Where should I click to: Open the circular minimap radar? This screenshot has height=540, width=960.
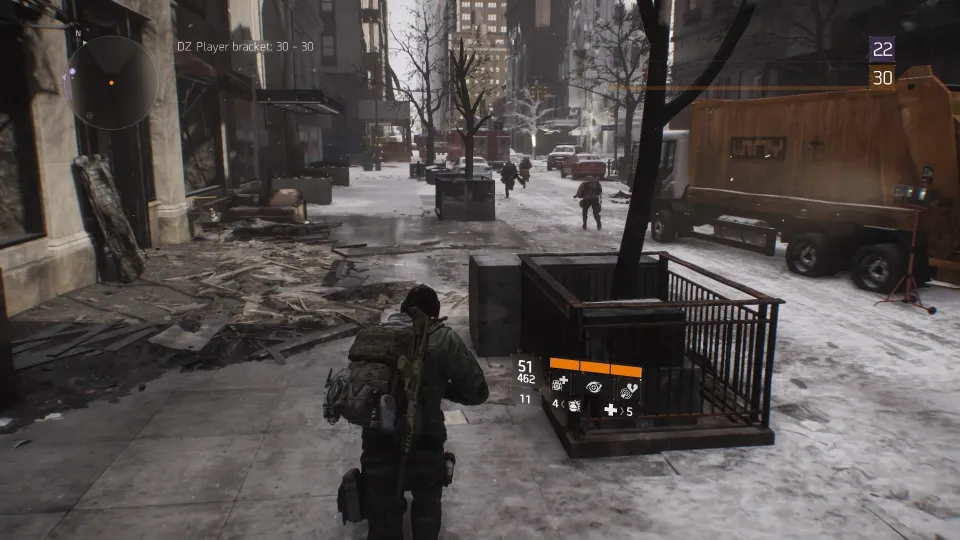111,83
